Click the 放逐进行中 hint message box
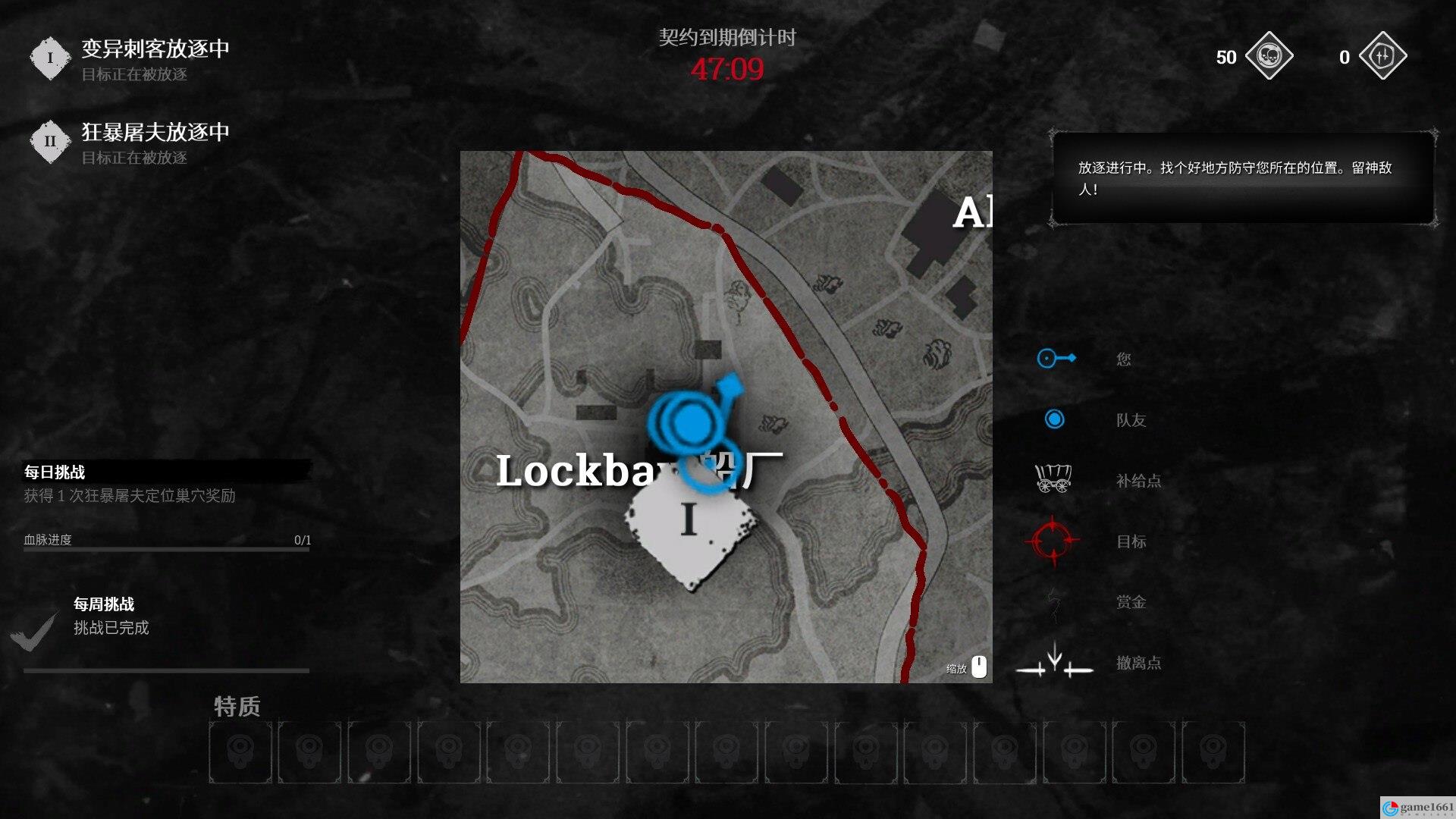This screenshot has height=819, width=1456. pos(1243,178)
